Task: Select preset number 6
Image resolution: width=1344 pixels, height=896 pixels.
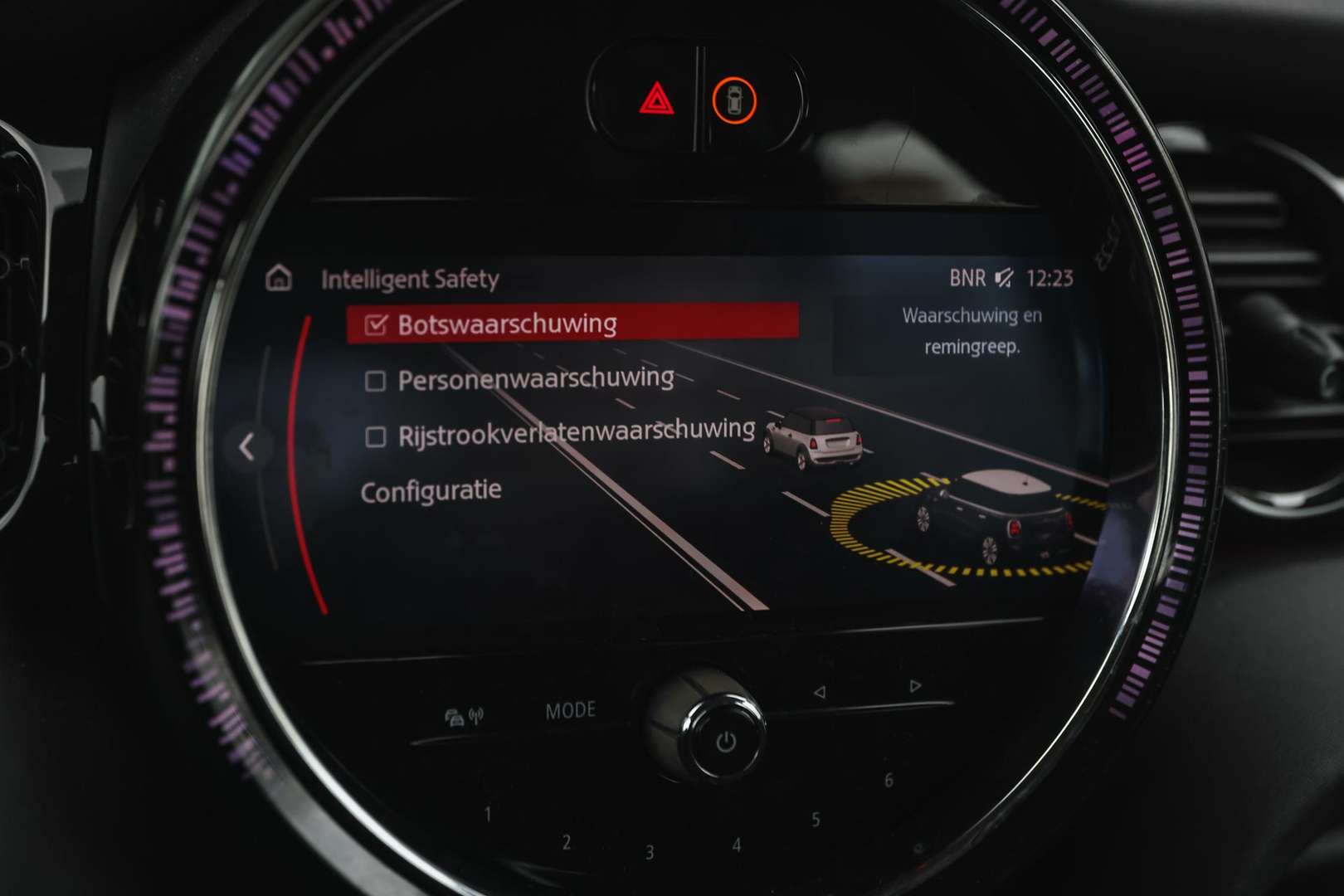Action: pos(889,781)
